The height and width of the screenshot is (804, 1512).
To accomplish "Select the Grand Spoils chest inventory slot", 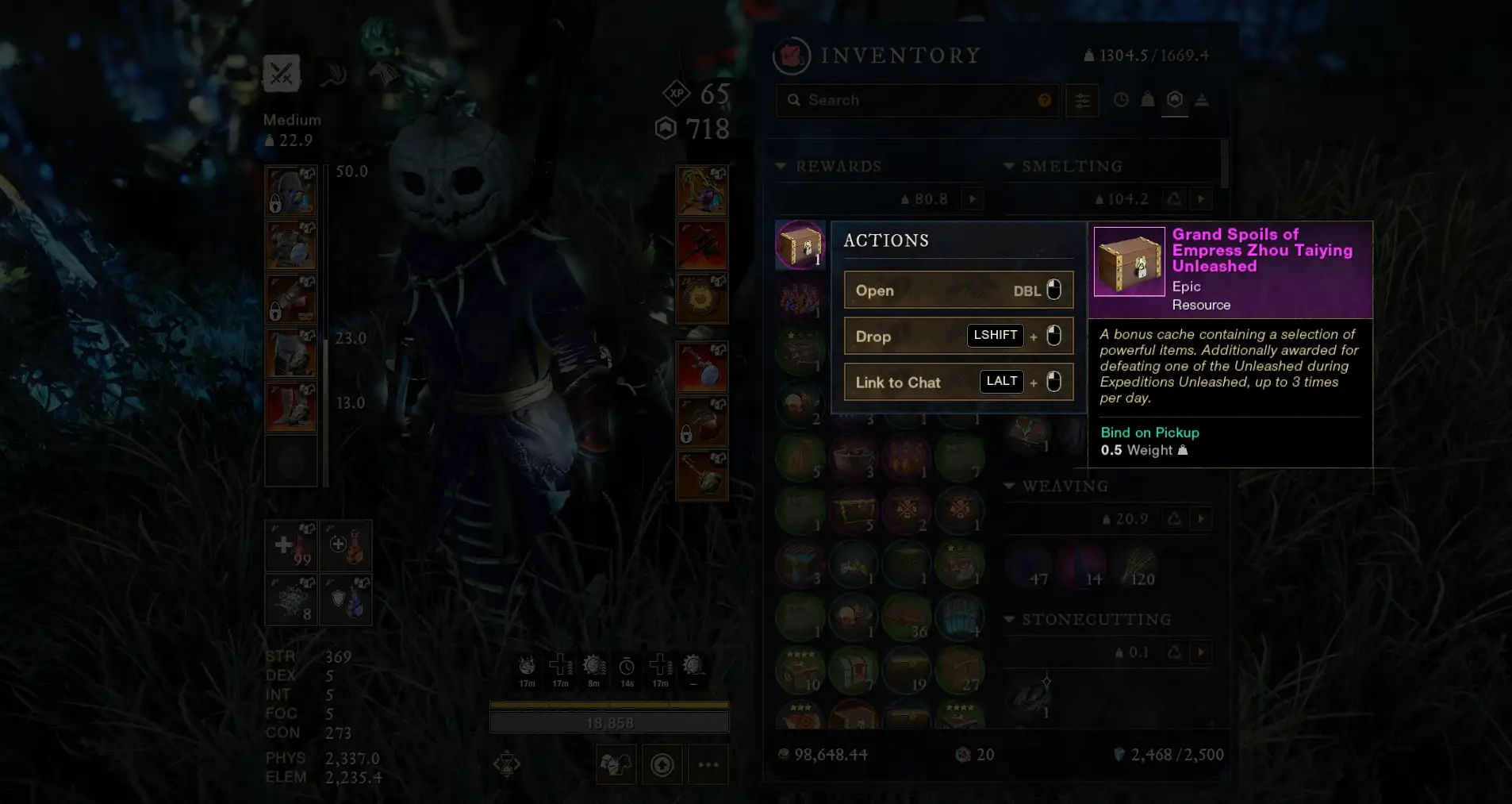I will (800, 244).
